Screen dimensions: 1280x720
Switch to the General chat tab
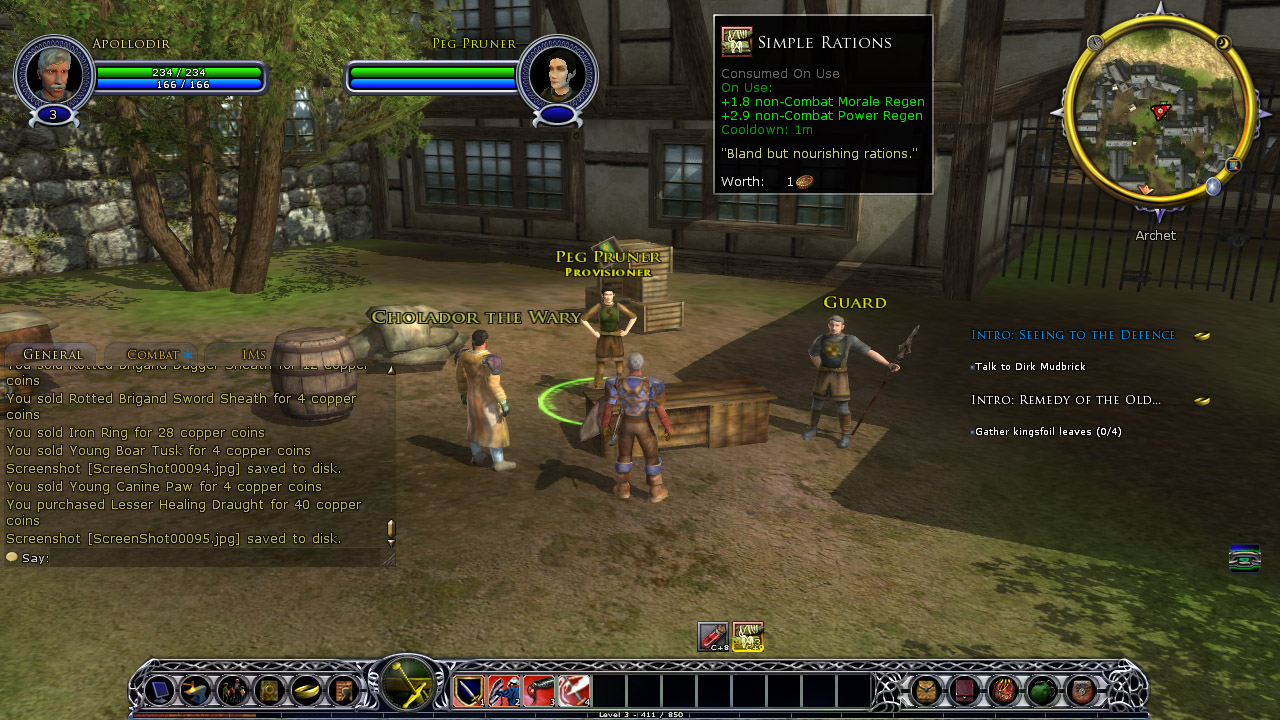[x=52, y=354]
